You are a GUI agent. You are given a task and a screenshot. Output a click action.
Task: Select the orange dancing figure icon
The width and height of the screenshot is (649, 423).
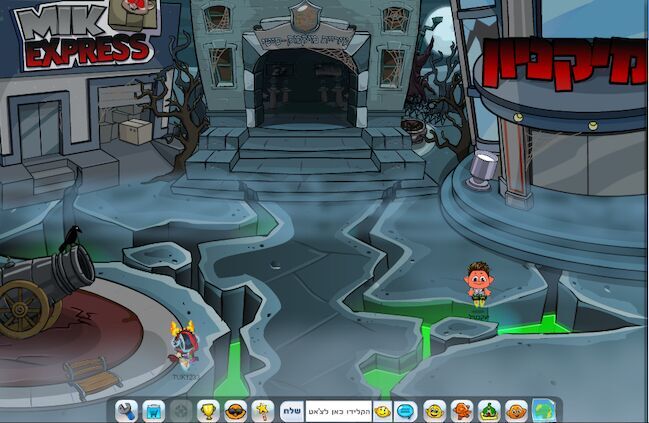(x=461, y=410)
